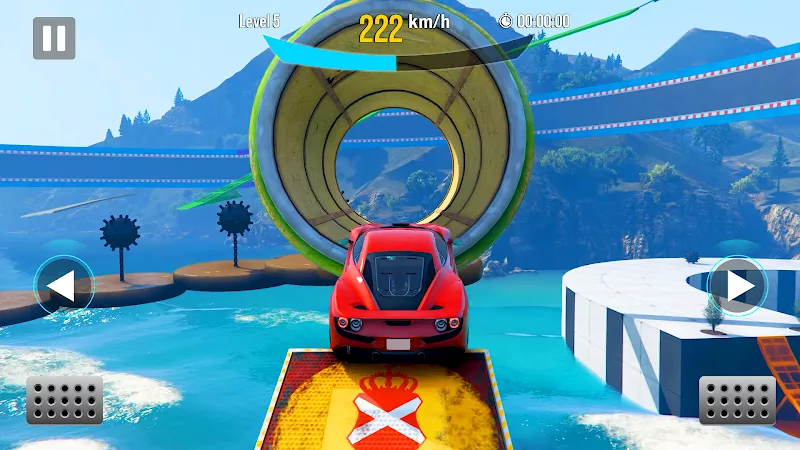Steer right with the right arrow button
800x450 pixels.
[x=737, y=286]
